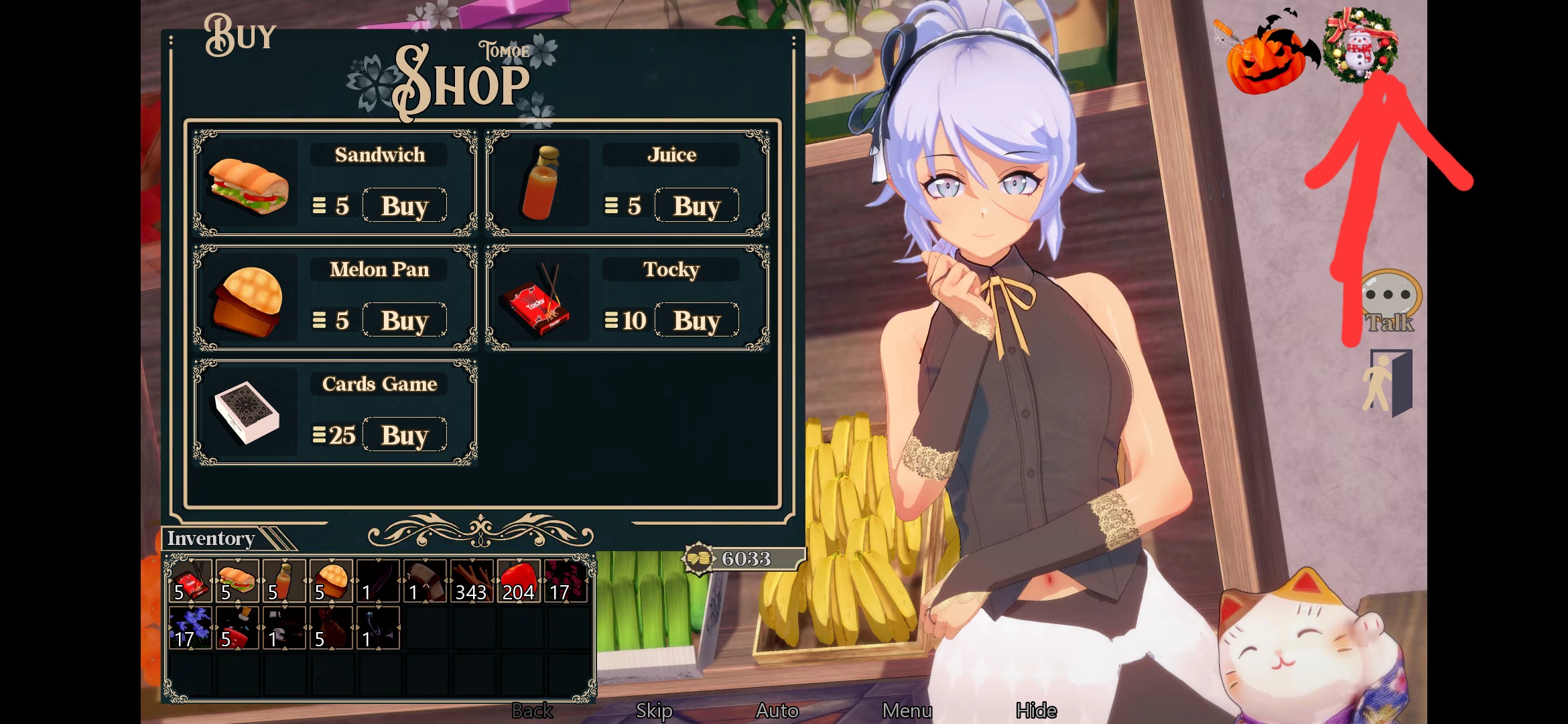Open the Christmas snowman wreath icon

[1360, 47]
